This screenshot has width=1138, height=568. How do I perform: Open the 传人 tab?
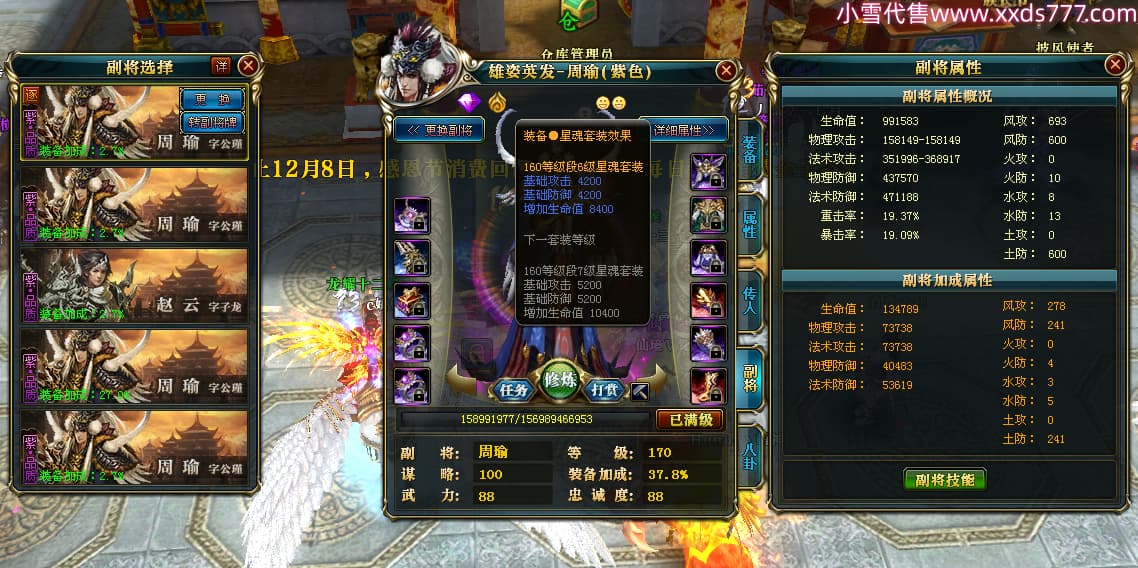pos(749,304)
